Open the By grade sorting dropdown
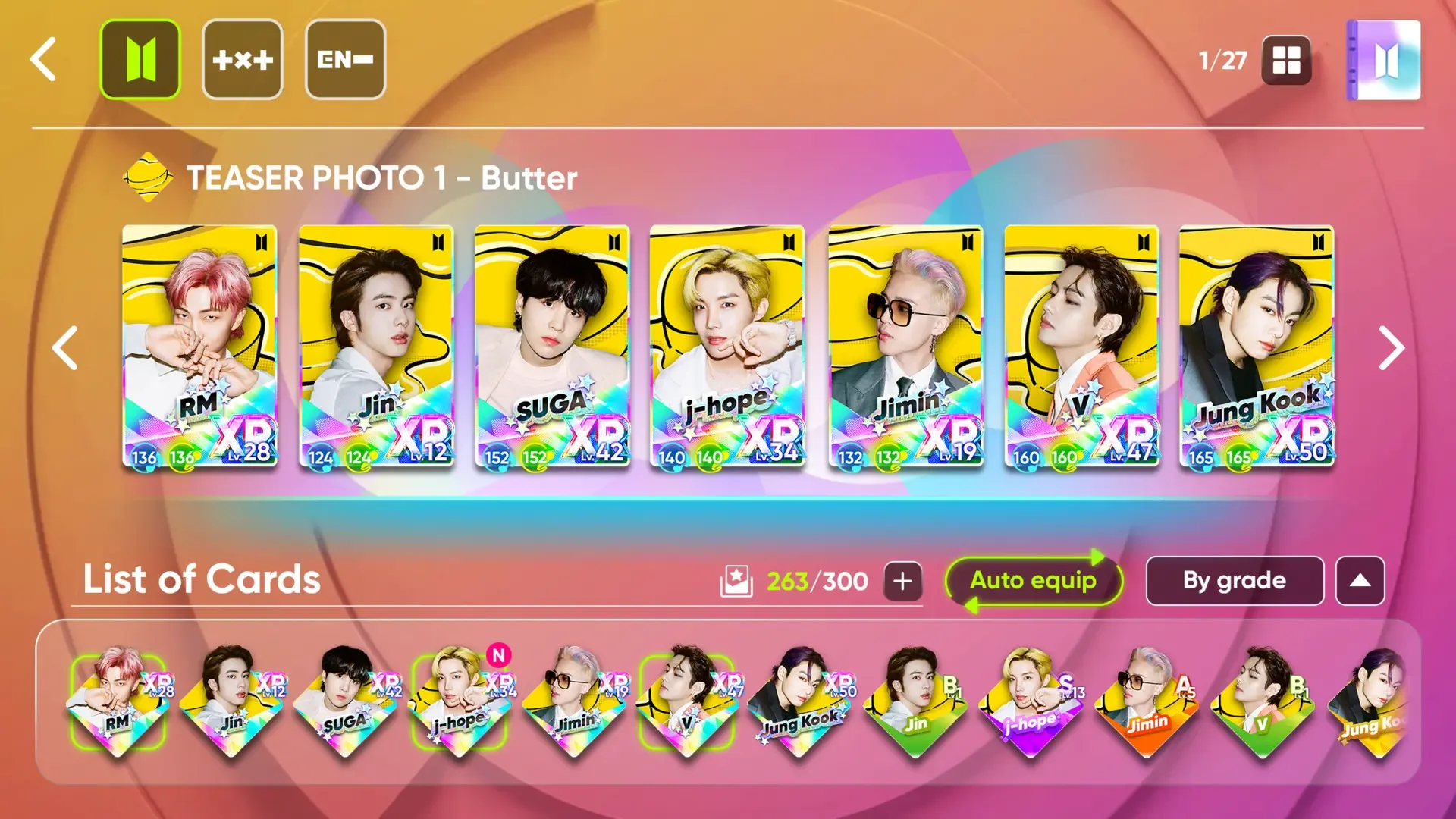 [x=1234, y=581]
